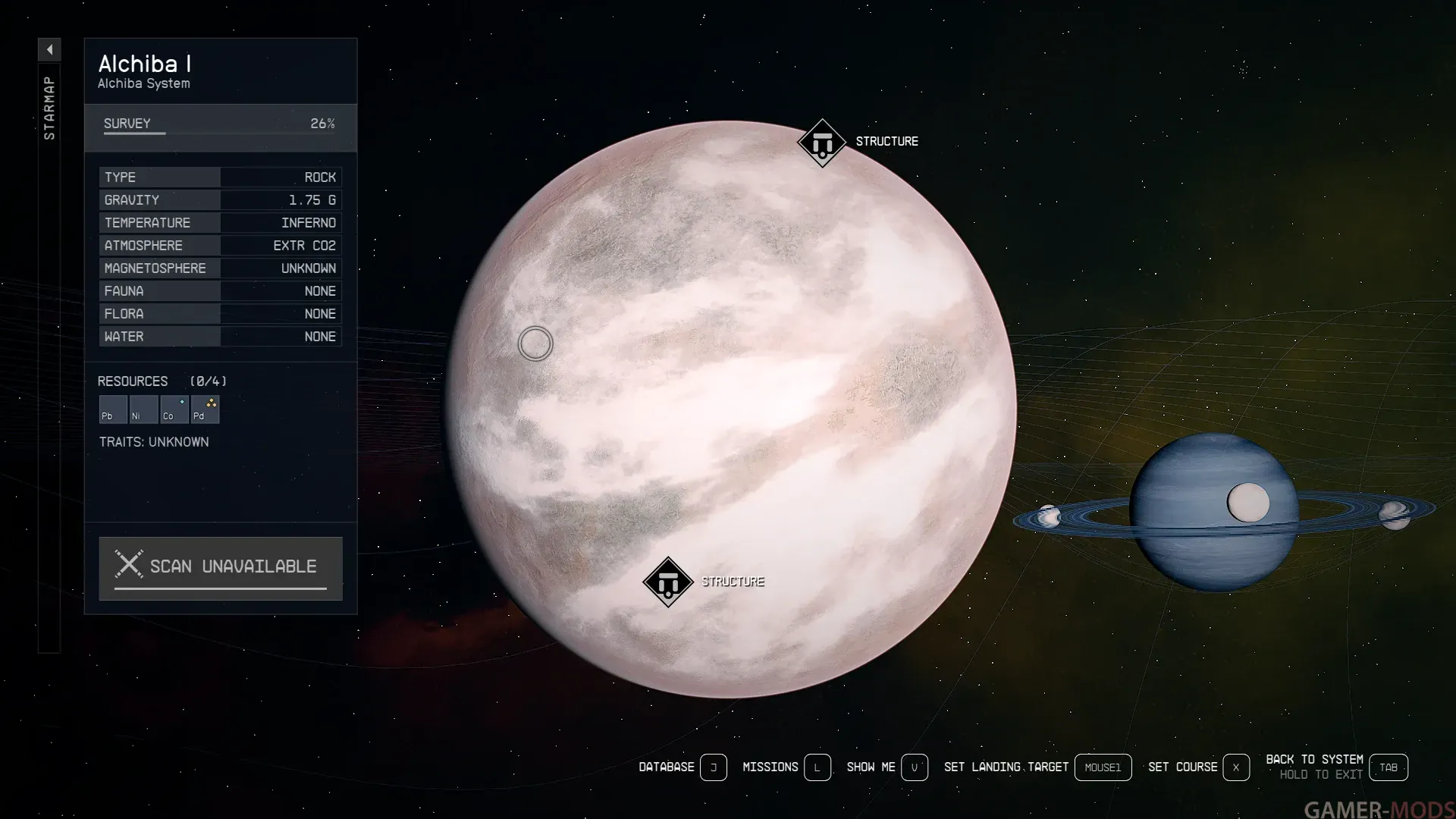This screenshot has width=1456, height=819.
Task: Open the Missions menu
Action: (x=817, y=767)
